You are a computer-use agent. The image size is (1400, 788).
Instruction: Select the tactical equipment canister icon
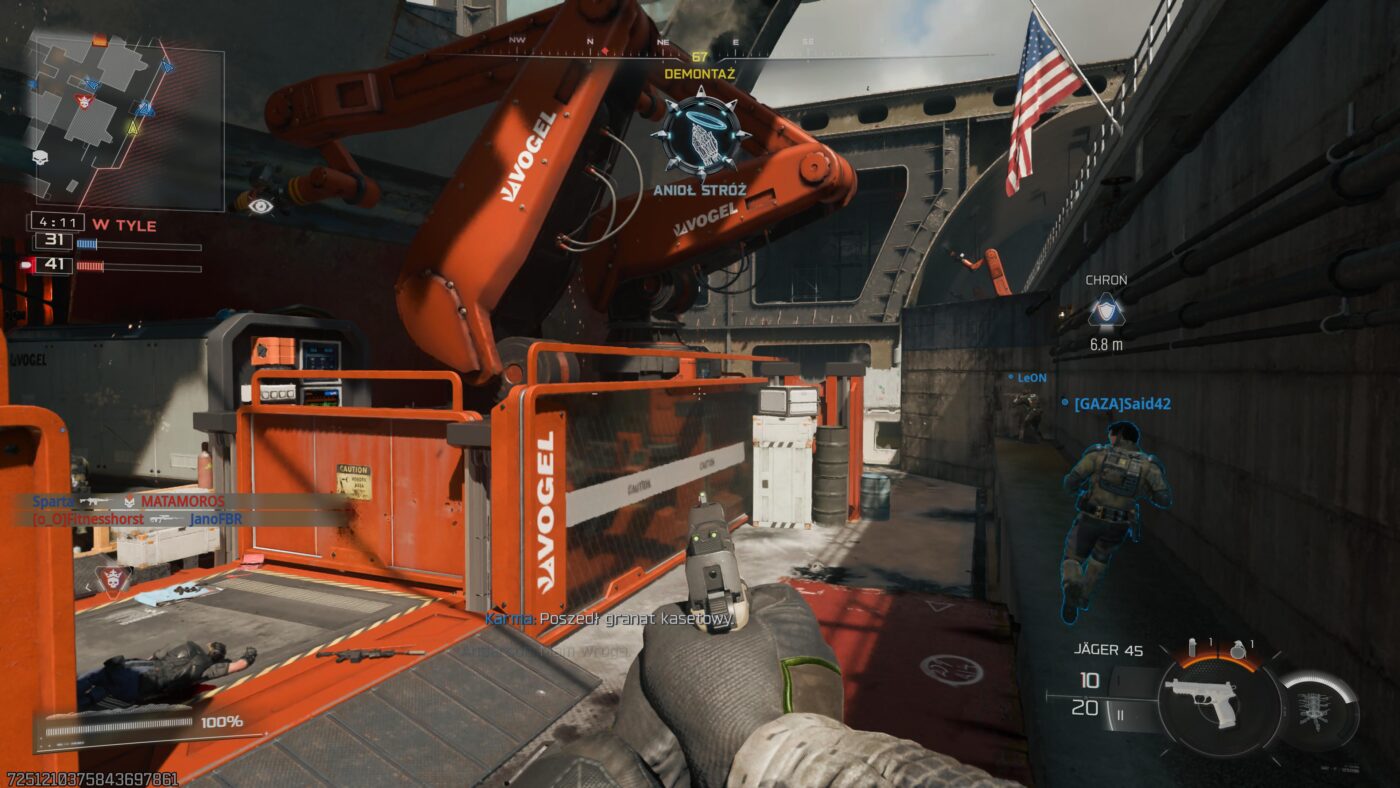click(x=1192, y=645)
